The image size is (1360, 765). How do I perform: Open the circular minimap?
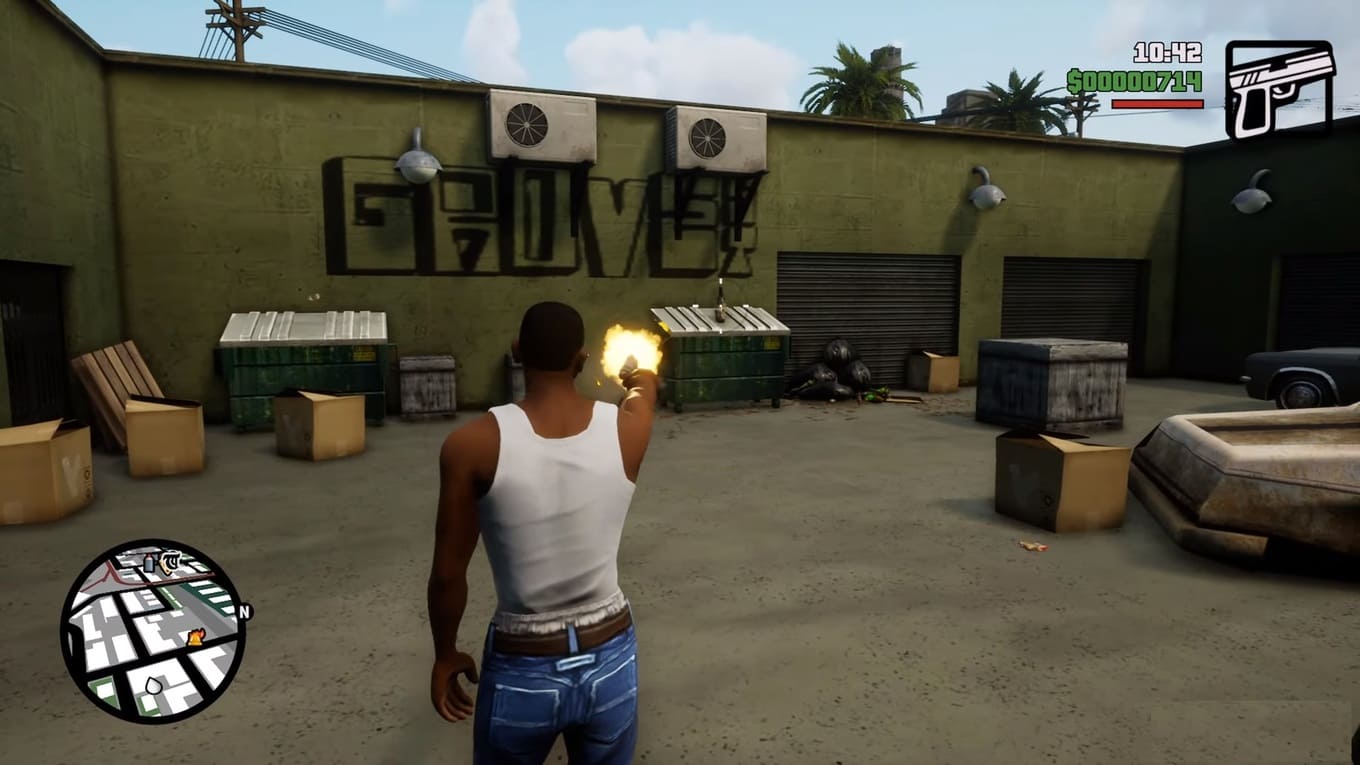(x=153, y=630)
